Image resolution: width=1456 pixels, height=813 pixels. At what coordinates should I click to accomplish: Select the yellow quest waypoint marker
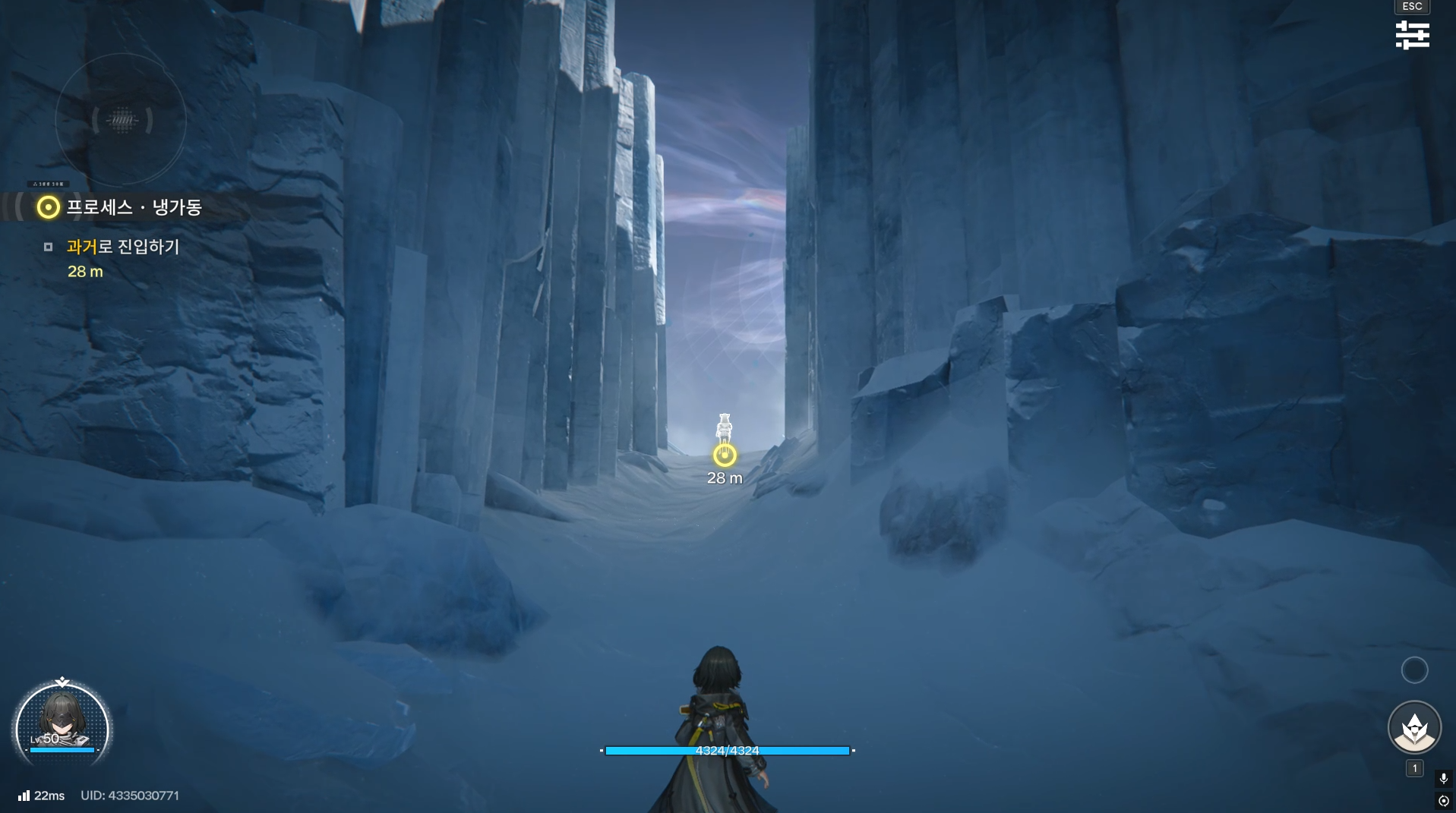(x=725, y=455)
